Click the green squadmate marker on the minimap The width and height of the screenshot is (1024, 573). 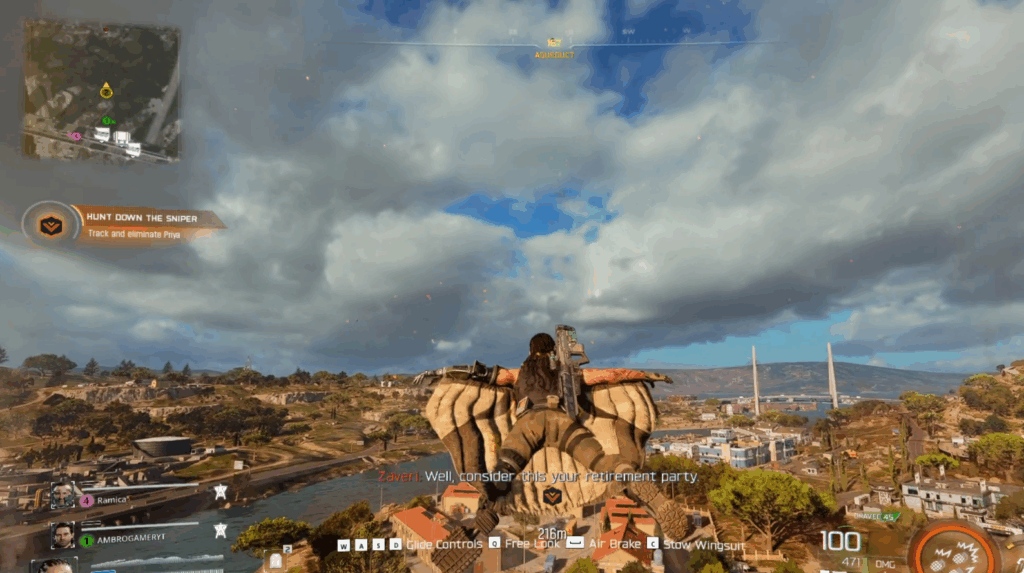tap(106, 121)
